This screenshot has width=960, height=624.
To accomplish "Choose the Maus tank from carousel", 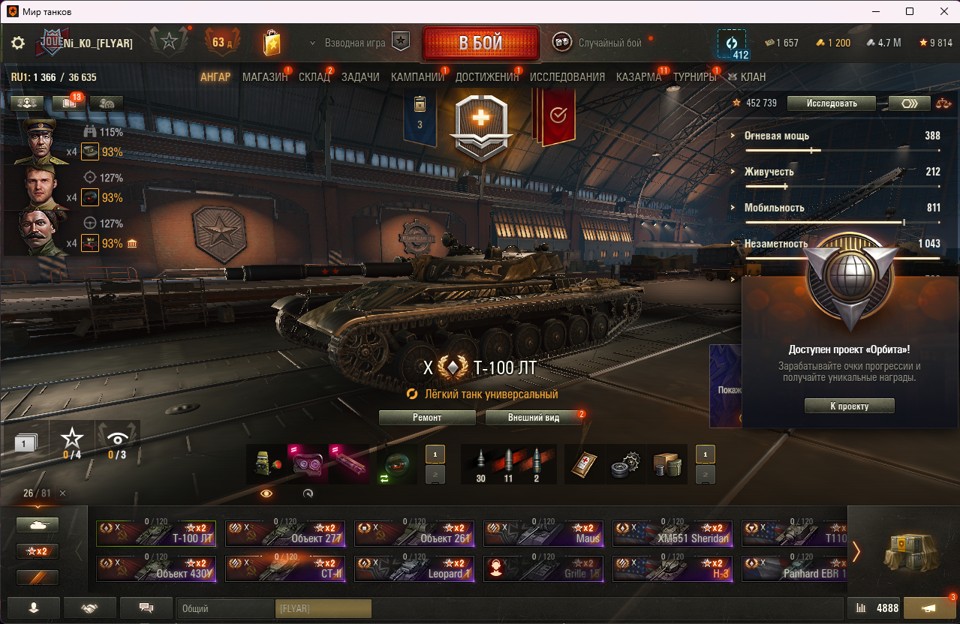I will (x=545, y=533).
